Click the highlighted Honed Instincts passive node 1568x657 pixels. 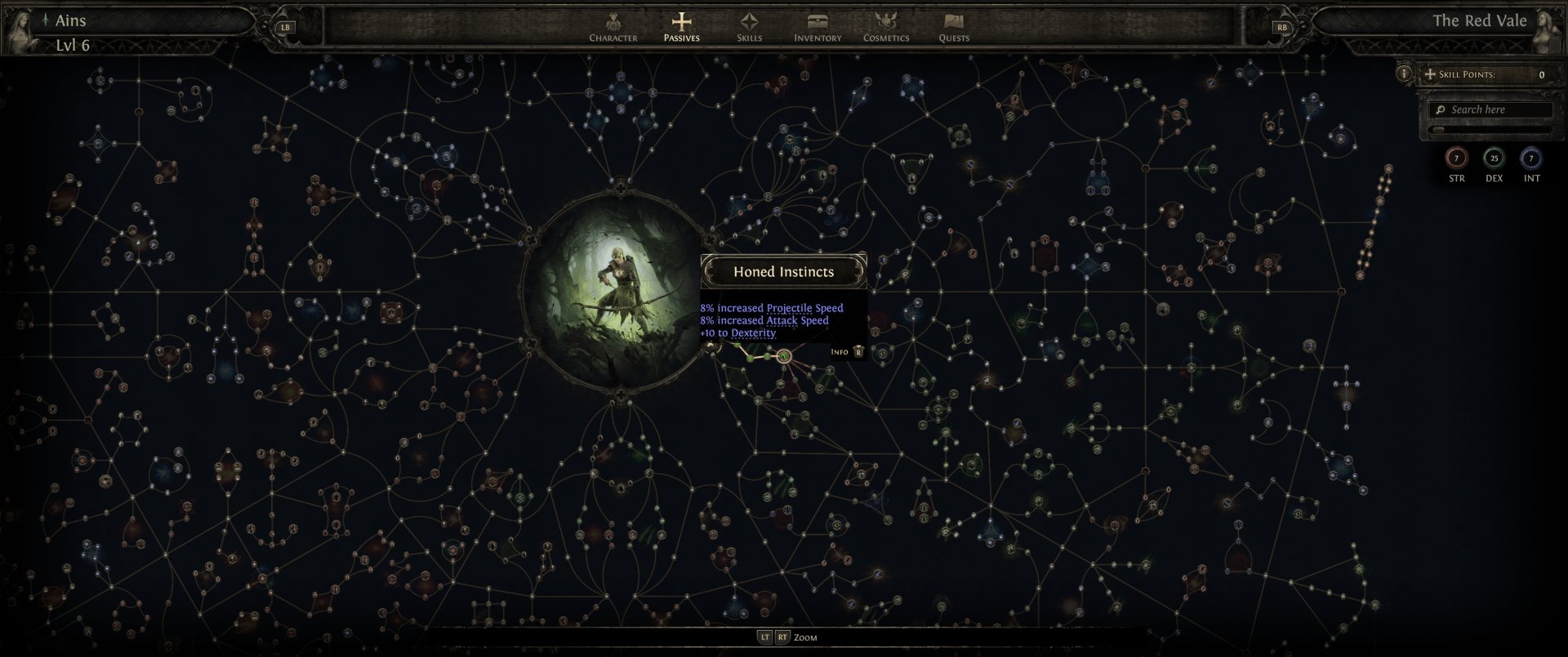[x=784, y=356]
